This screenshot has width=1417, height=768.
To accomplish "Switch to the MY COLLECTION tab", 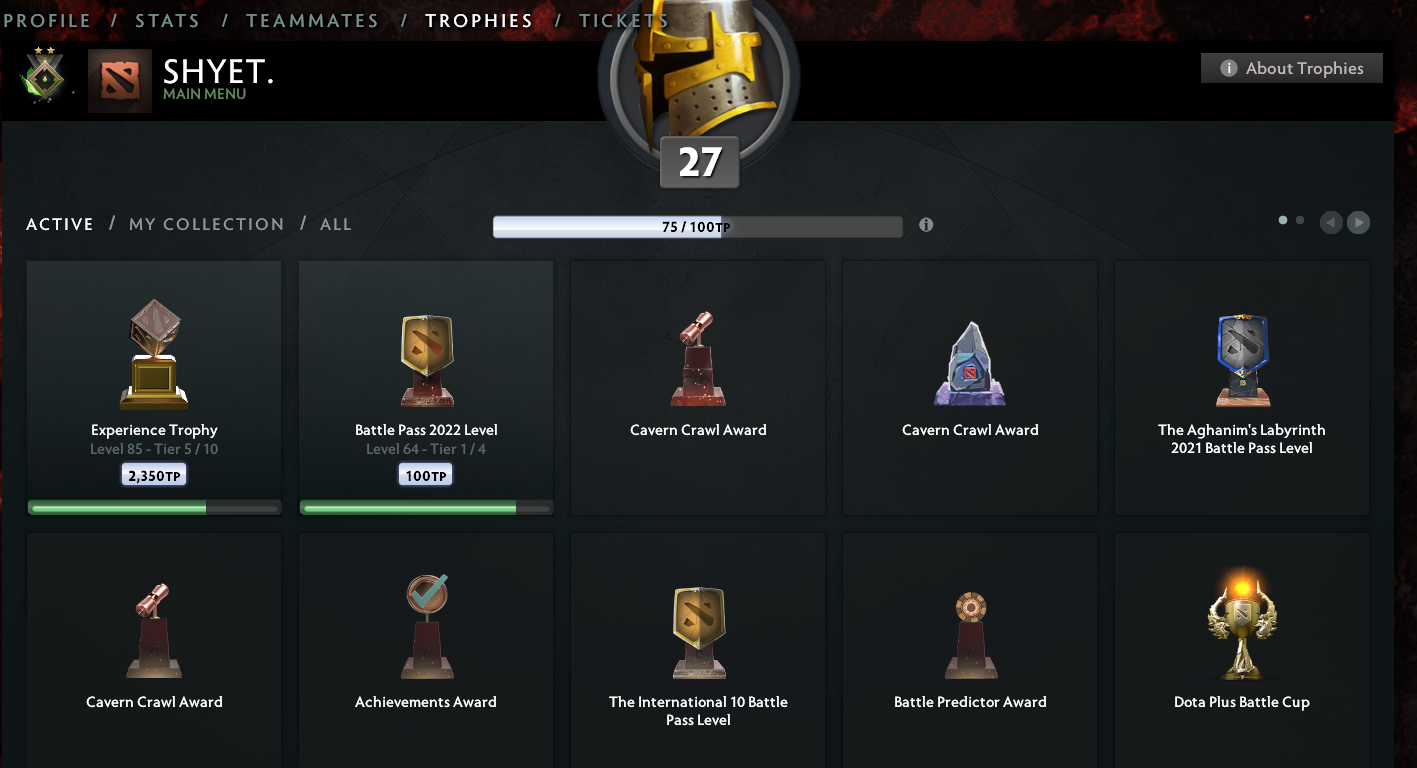I will coord(206,224).
